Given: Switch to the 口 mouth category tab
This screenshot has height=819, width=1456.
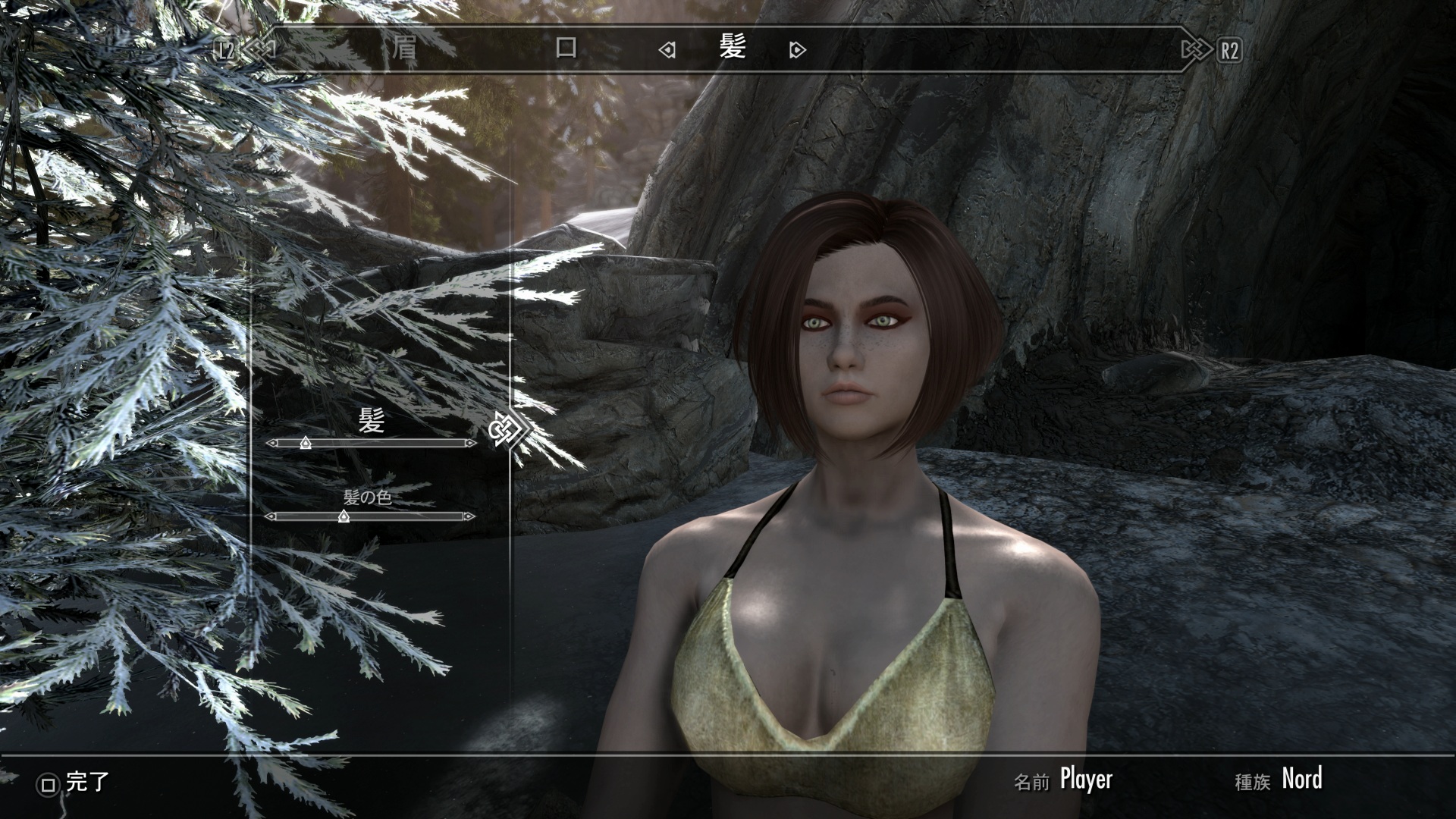Looking at the screenshot, I should click(566, 49).
